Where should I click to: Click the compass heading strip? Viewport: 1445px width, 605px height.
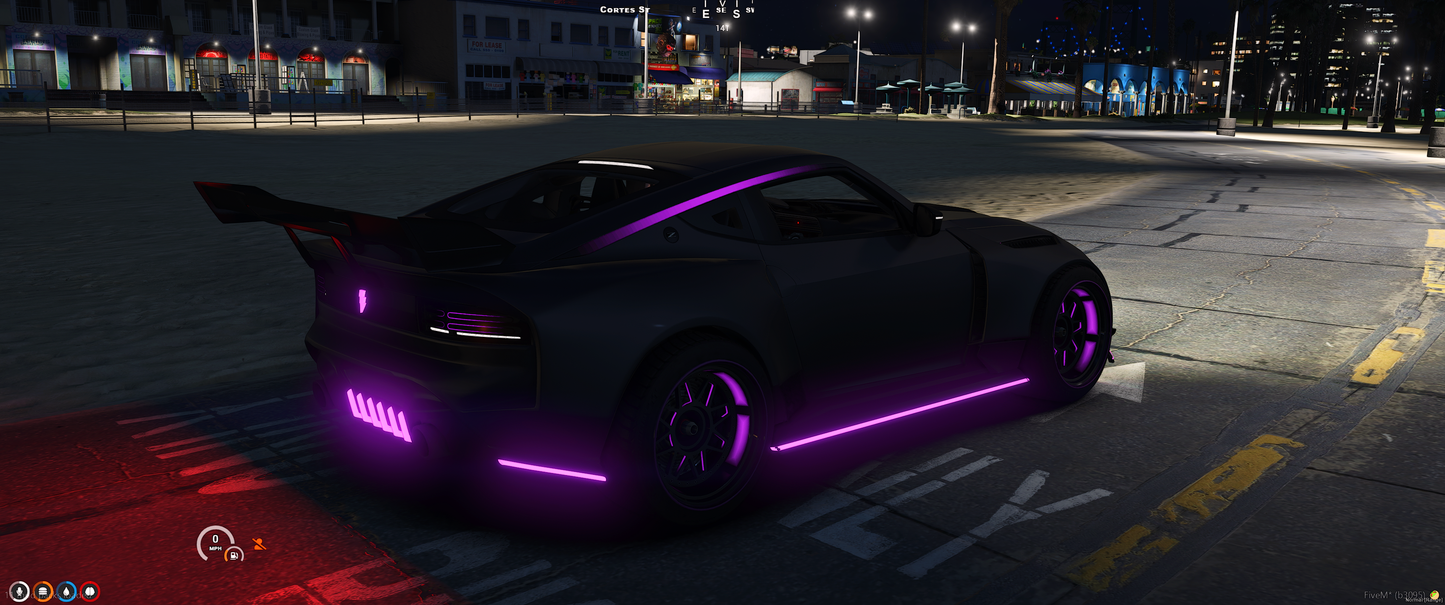pyautogui.click(x=721, y=12)
